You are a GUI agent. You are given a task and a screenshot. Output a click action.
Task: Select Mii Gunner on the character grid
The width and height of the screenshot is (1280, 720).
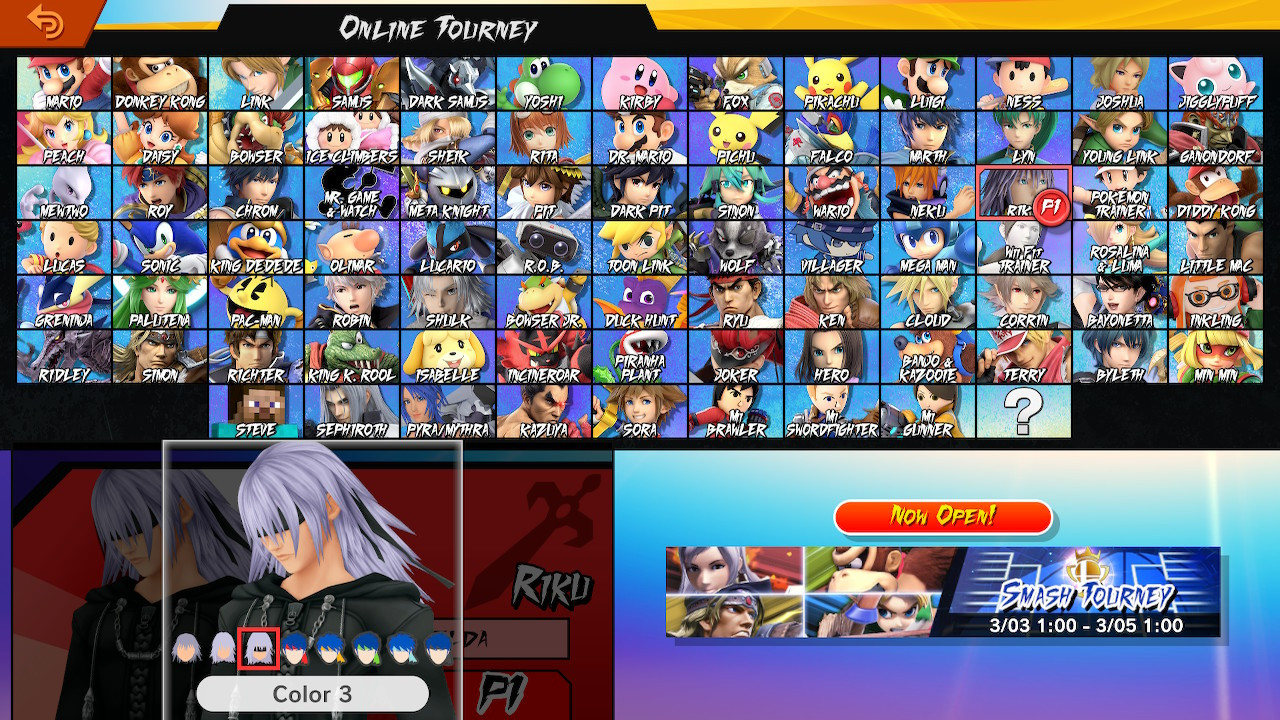click(x=928, y=413)
